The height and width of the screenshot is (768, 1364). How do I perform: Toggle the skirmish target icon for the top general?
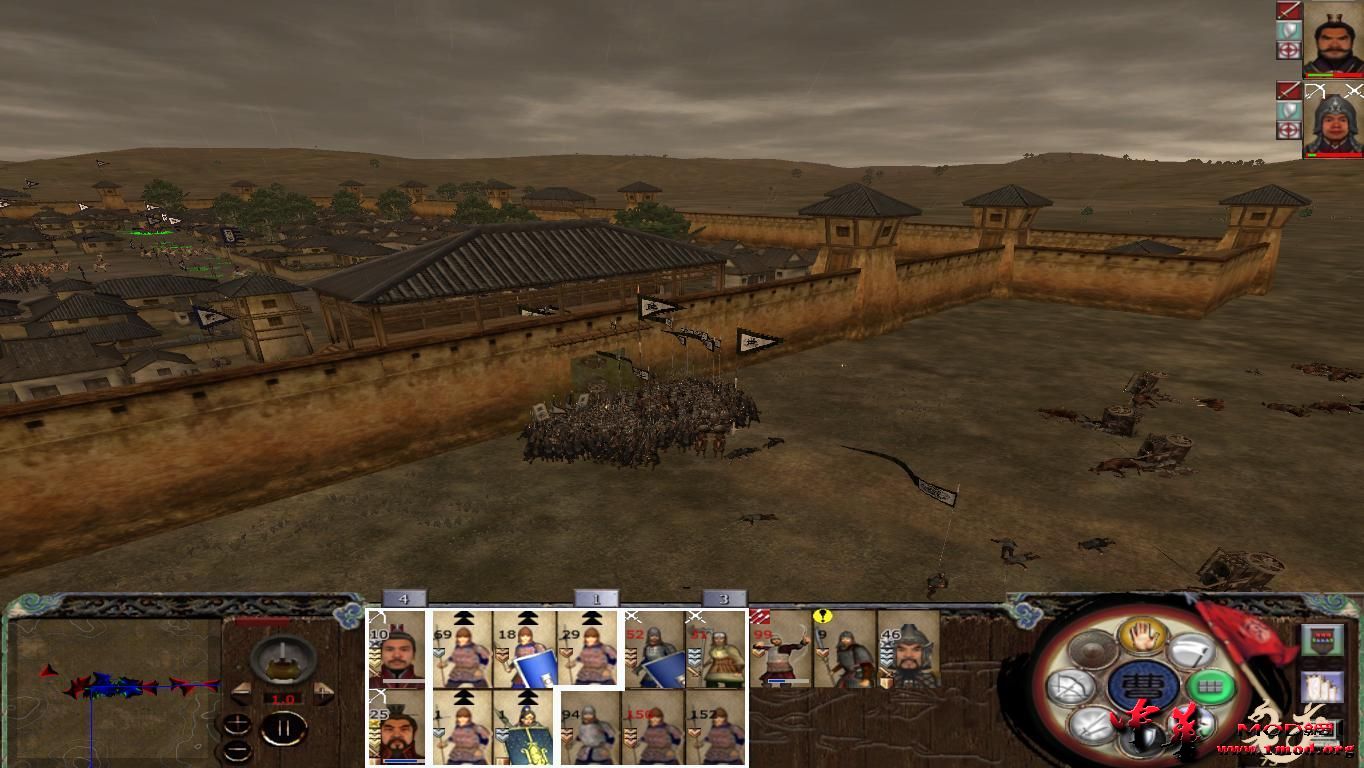pyautogui.click(x=1289, y=49)
